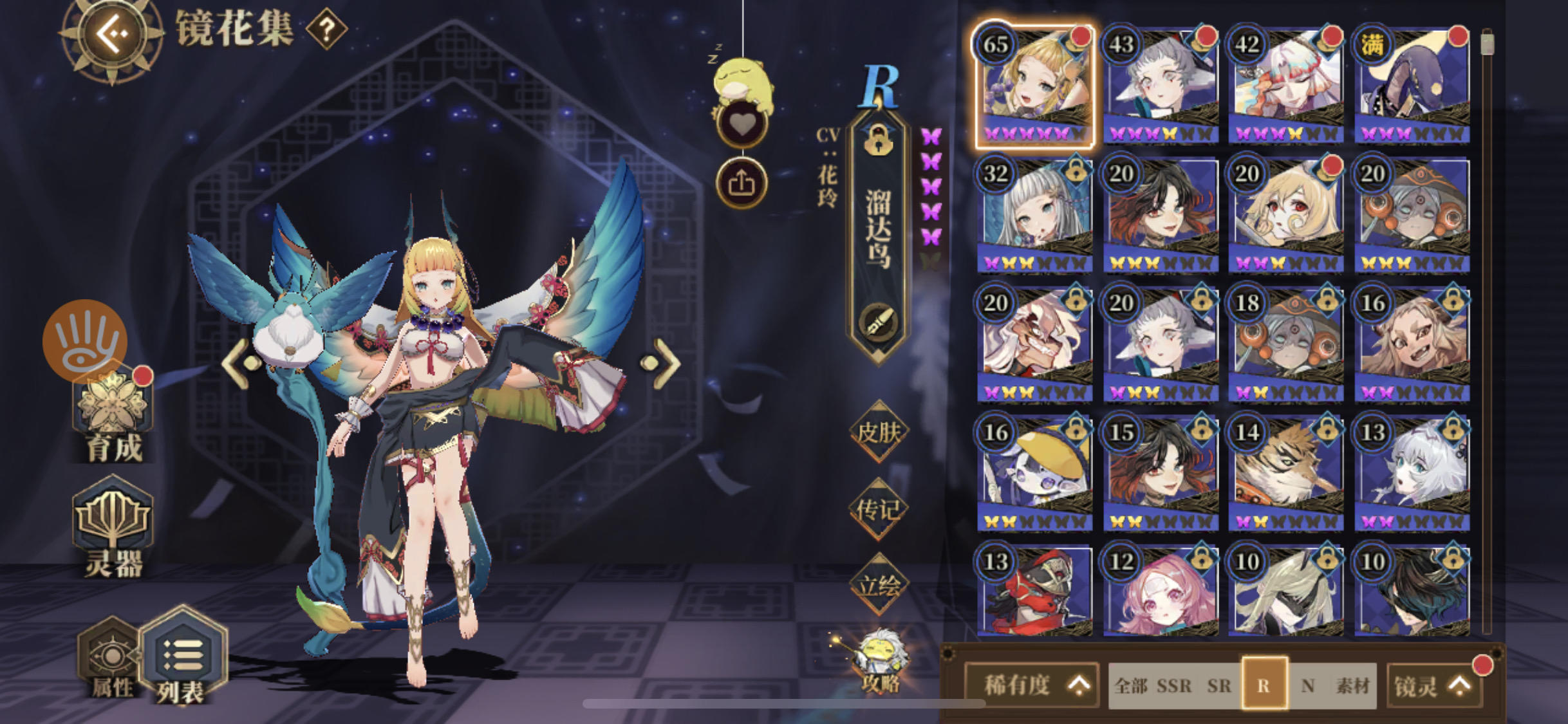This screenshot has width=1568, height=724.
Task: Click the share/upload icon below the heart
Action: click(x=742, y=181)
